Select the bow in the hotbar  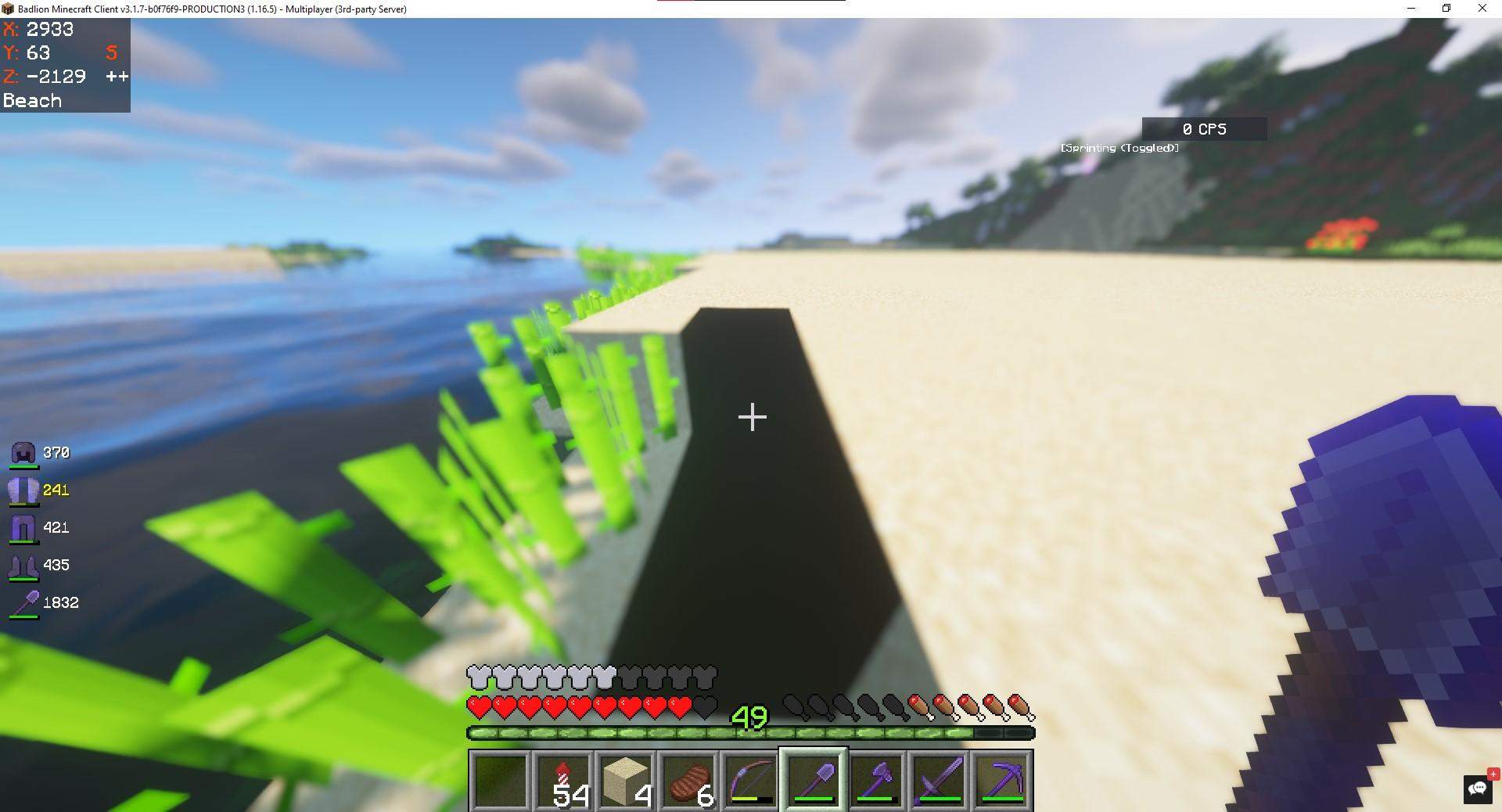point(751,778)
